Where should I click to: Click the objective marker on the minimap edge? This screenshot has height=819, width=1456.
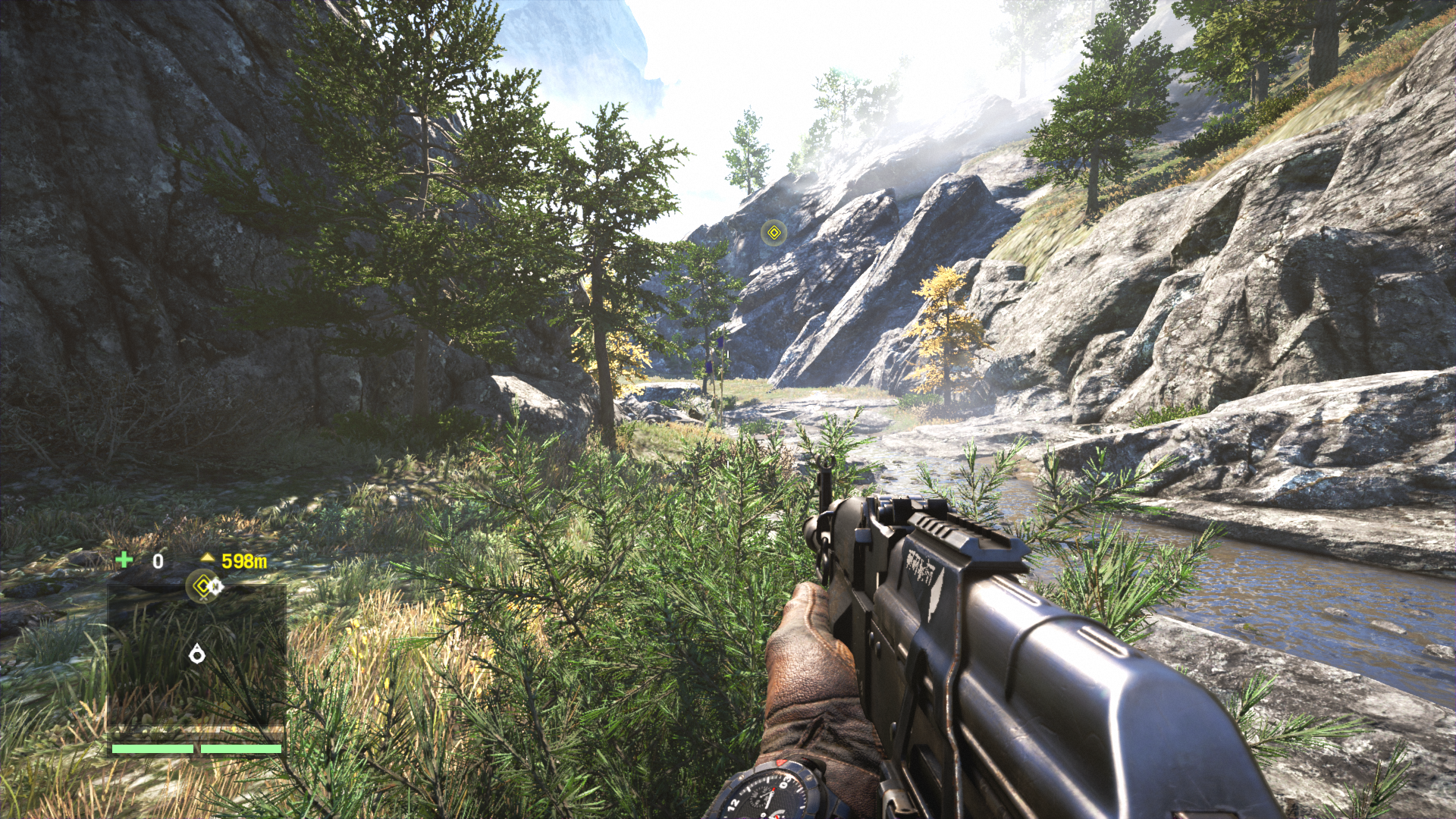click(202, 585)
